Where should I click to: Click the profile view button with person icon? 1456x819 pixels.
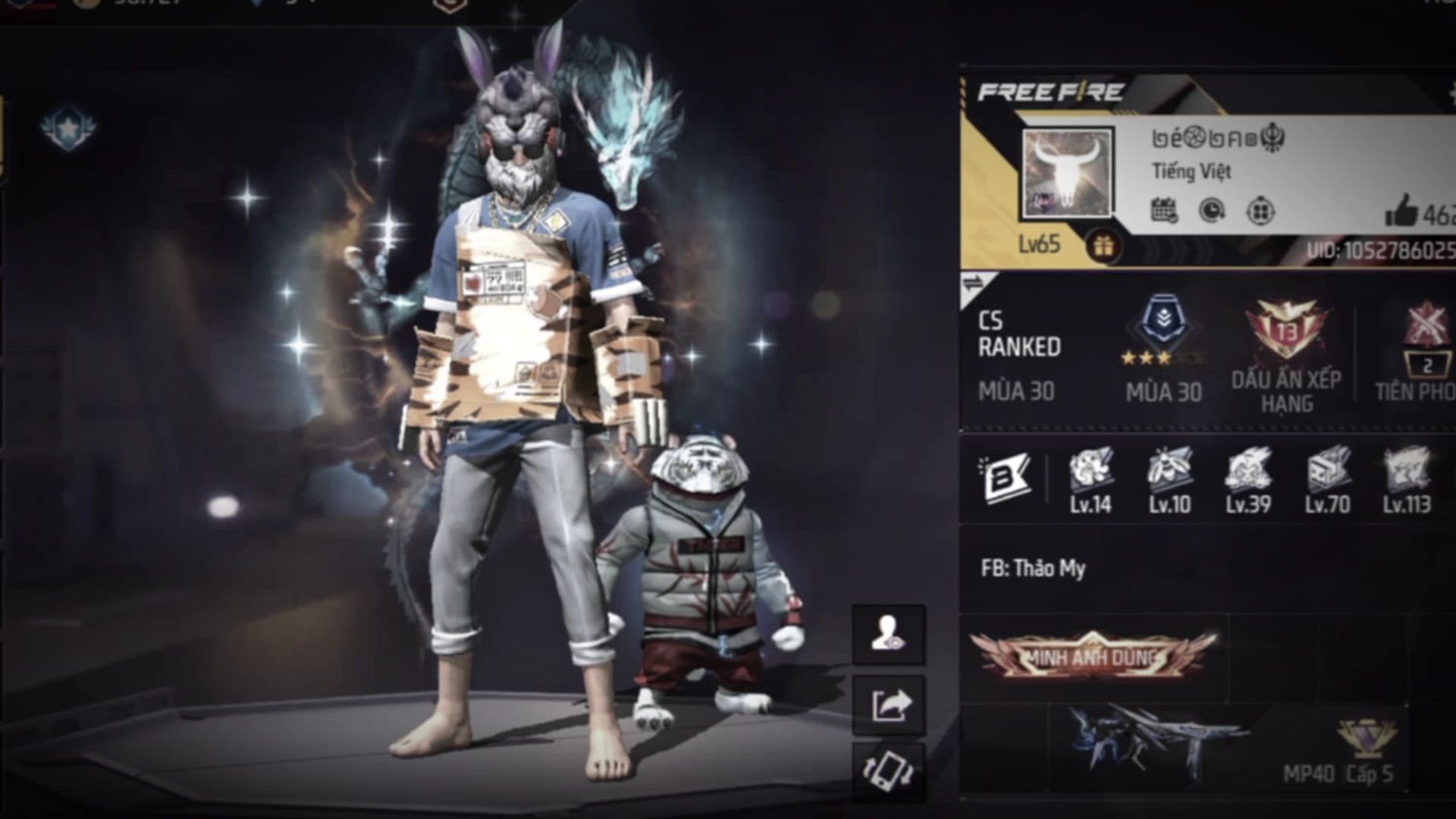[888, 634]
